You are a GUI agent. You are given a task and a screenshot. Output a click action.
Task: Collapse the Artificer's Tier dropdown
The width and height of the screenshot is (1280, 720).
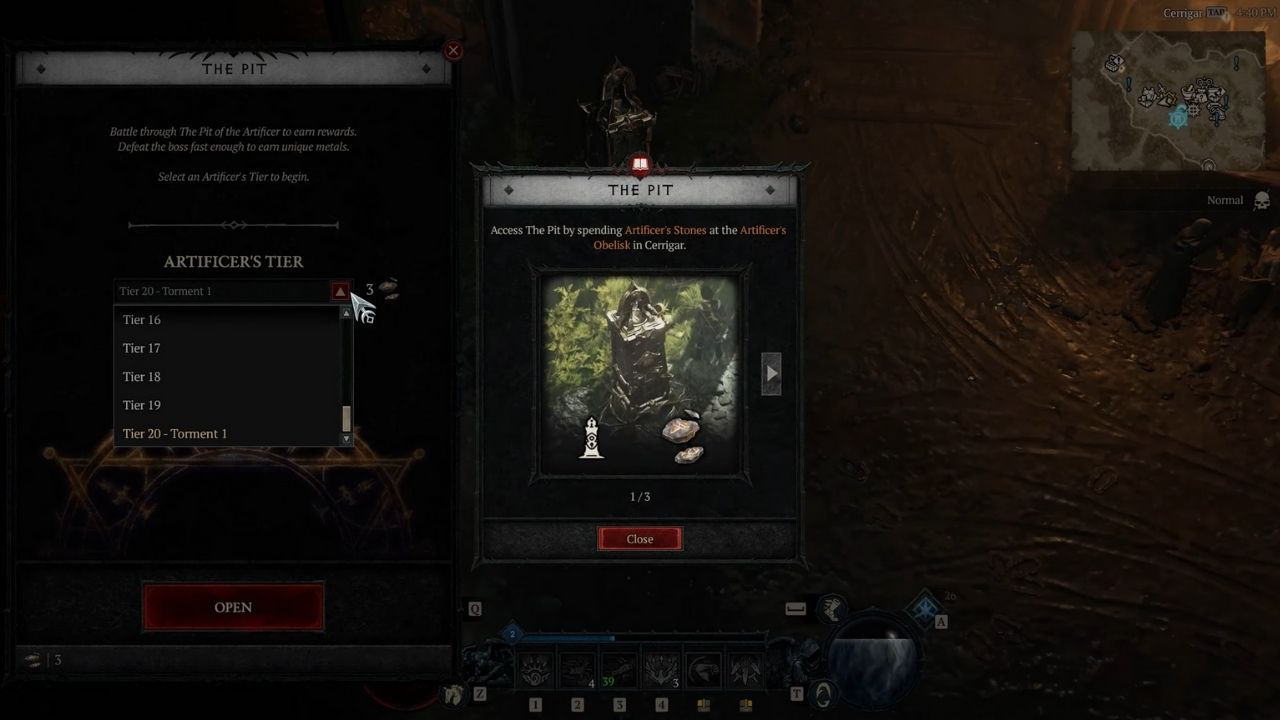click(x=340, y=292)
